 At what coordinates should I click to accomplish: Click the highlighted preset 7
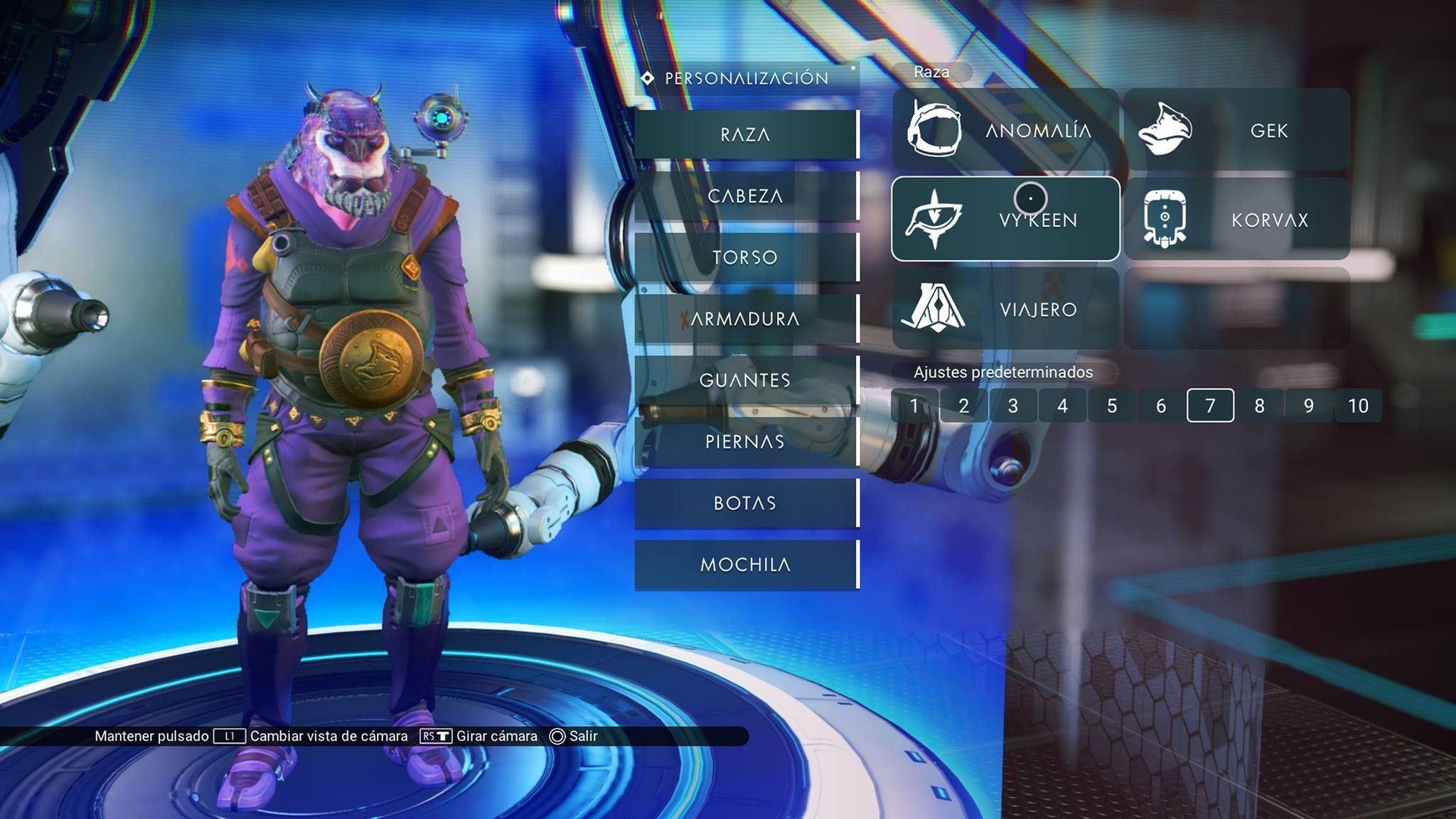[1210, 406]
